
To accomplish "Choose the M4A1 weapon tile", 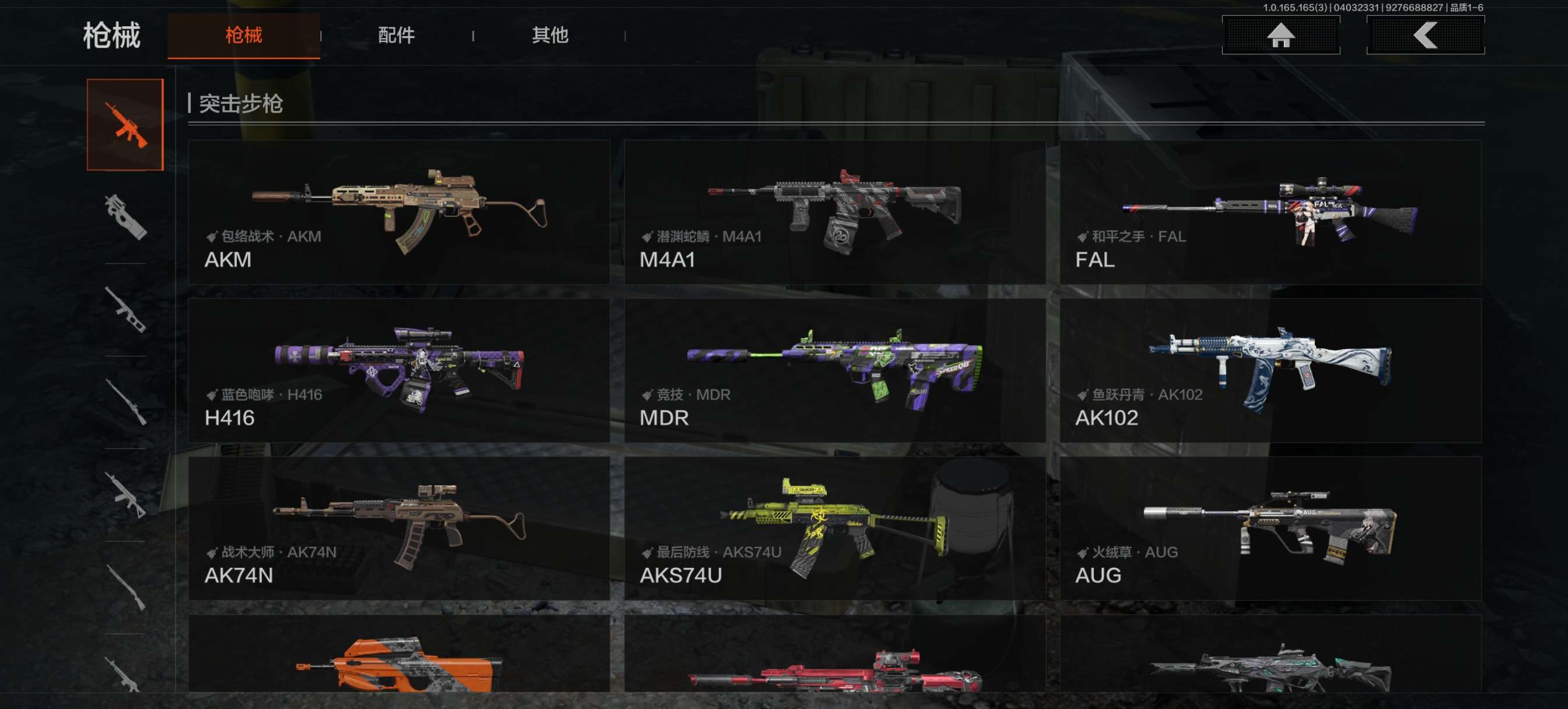I will [x=835, y=212].
